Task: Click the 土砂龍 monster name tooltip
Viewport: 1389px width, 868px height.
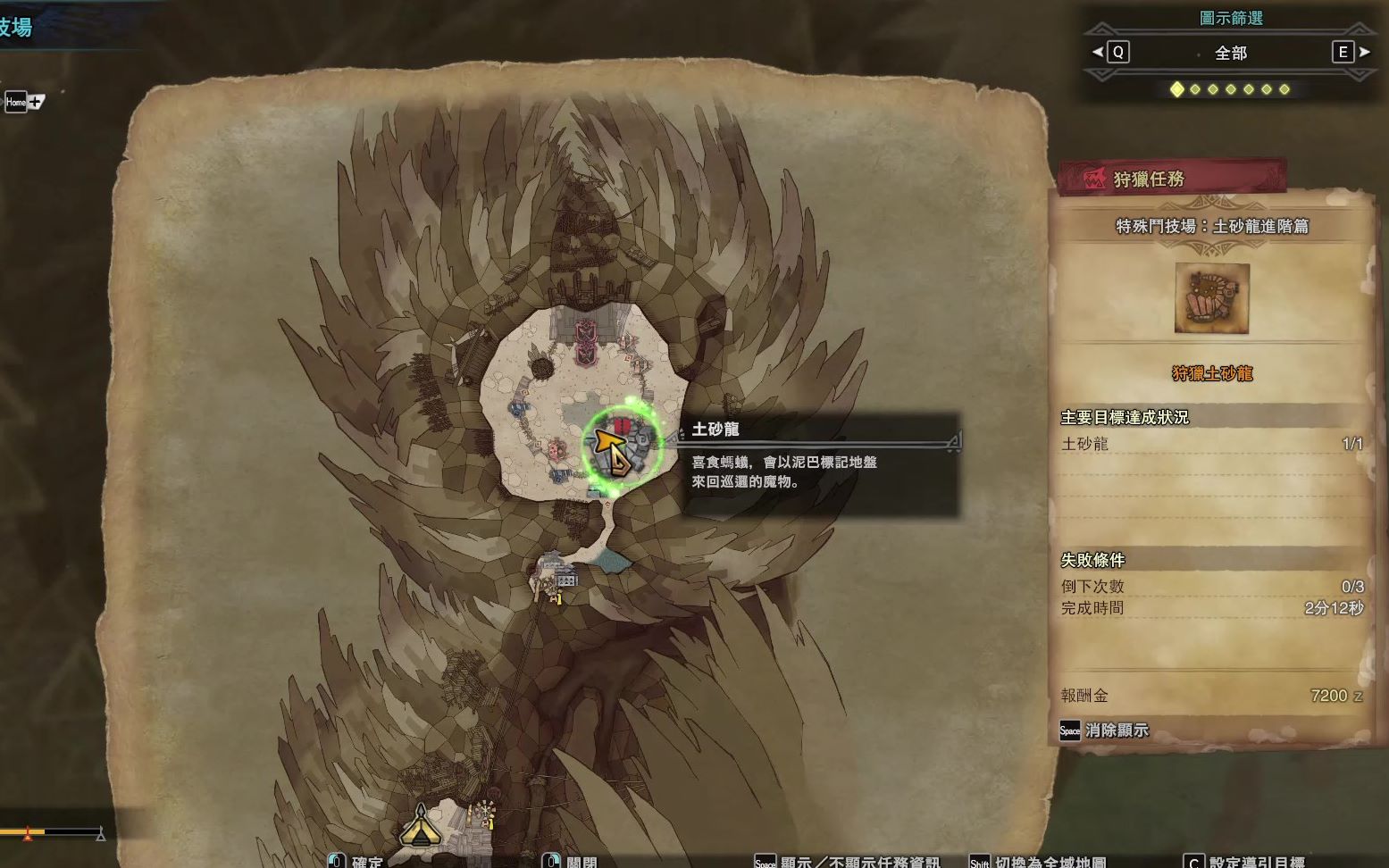Action: pyautogui.click(x=715, y=430)
